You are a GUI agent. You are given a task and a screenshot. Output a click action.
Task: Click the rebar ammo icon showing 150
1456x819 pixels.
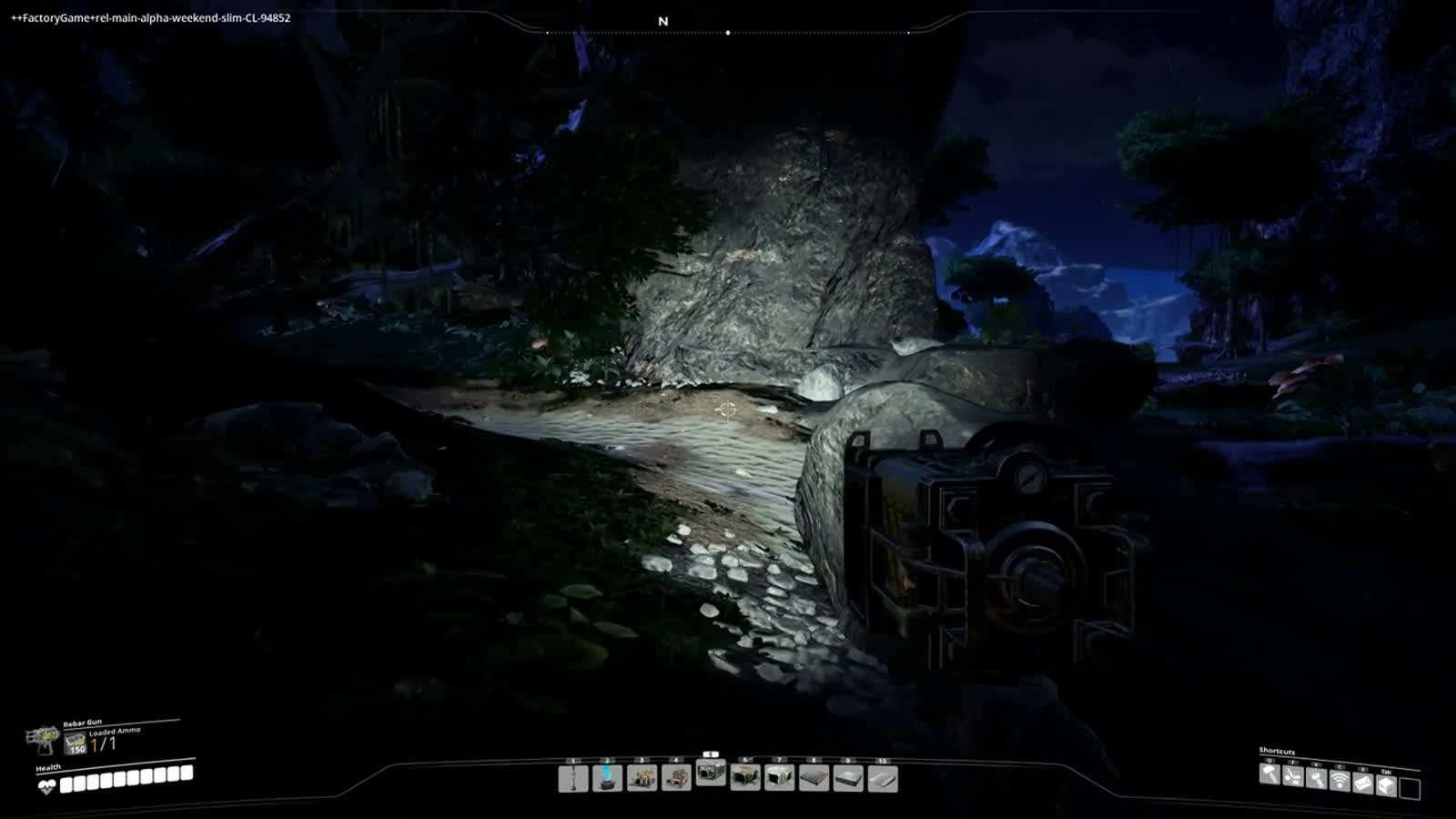[76, 744]
